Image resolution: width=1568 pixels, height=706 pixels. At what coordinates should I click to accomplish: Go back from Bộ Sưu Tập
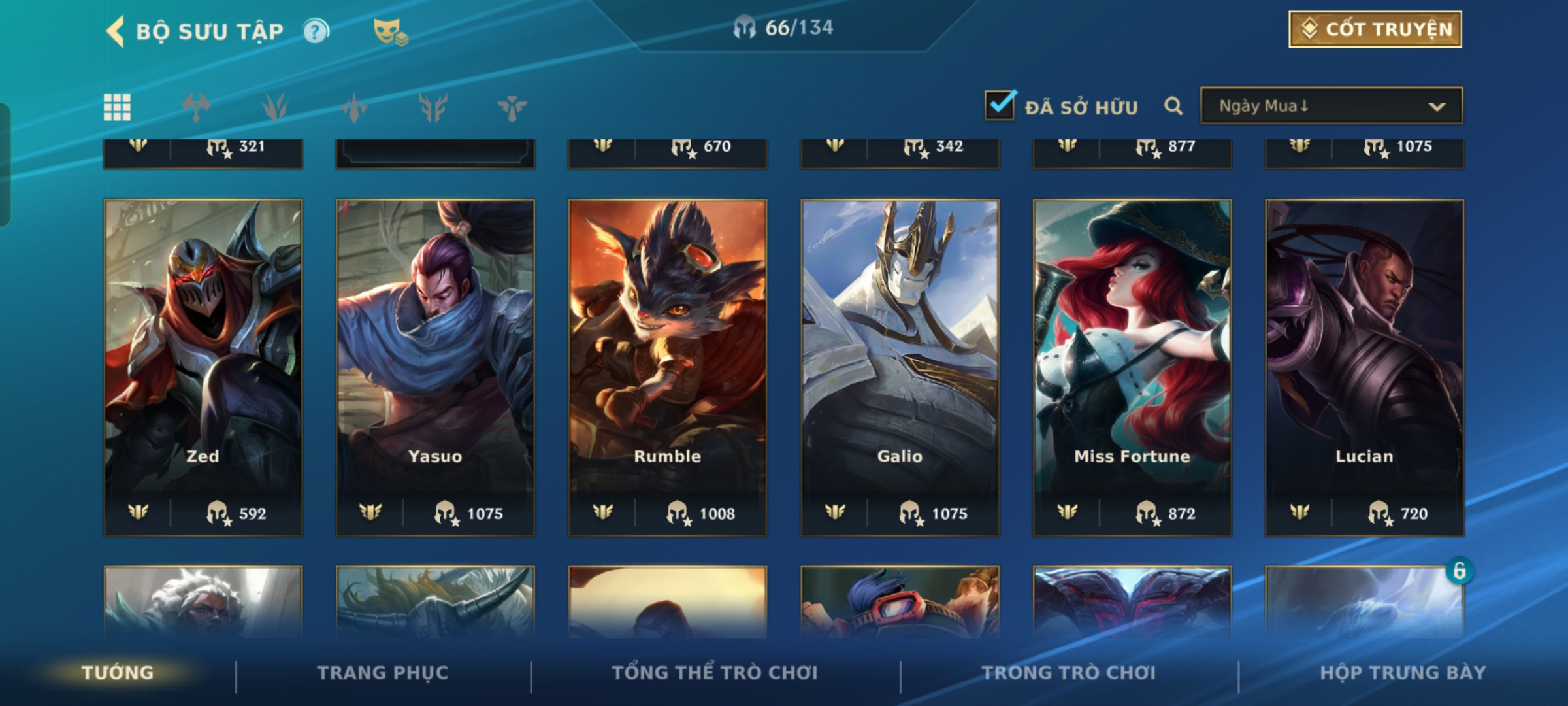coord(116,31)
